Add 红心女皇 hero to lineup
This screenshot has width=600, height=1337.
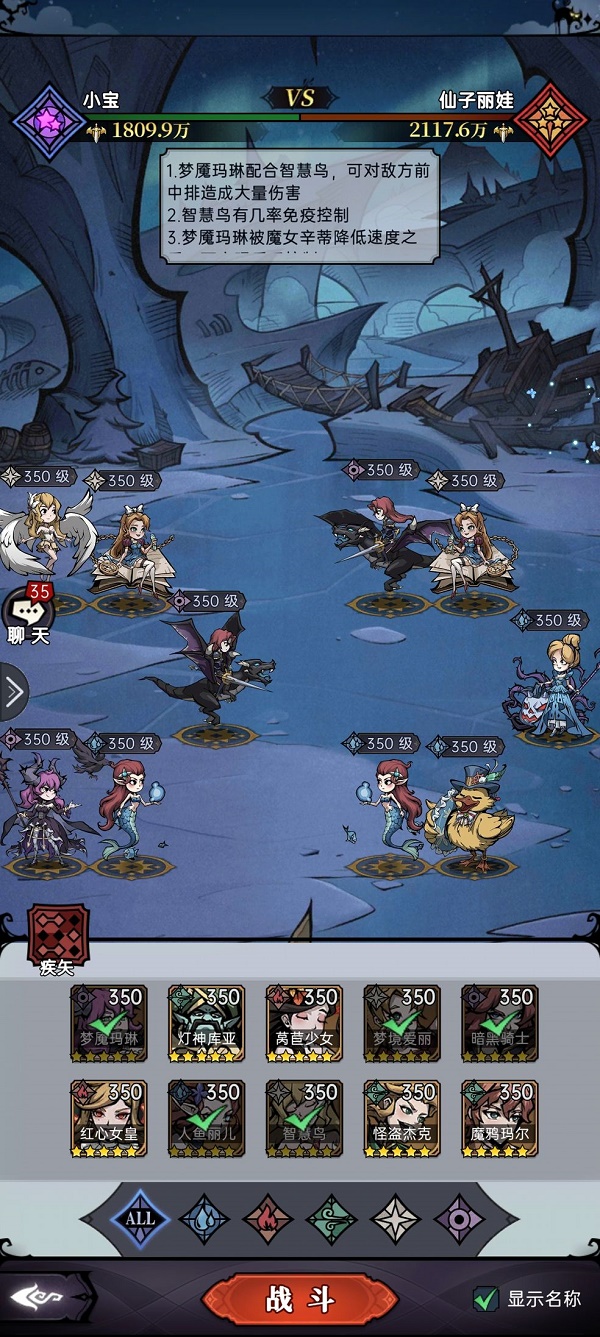[109, 1117]
